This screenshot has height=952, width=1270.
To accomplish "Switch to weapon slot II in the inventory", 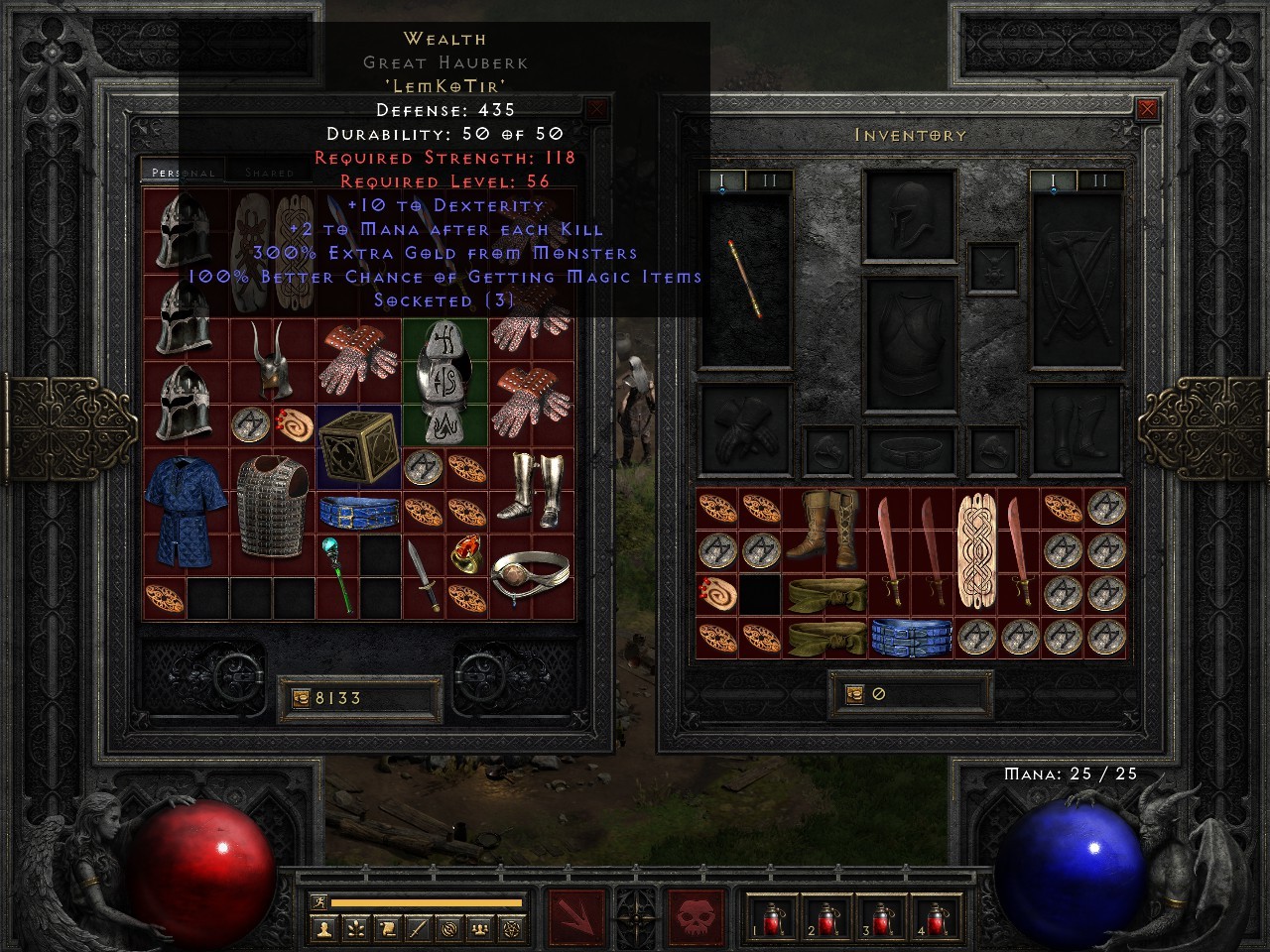I will coord(1101,180).
